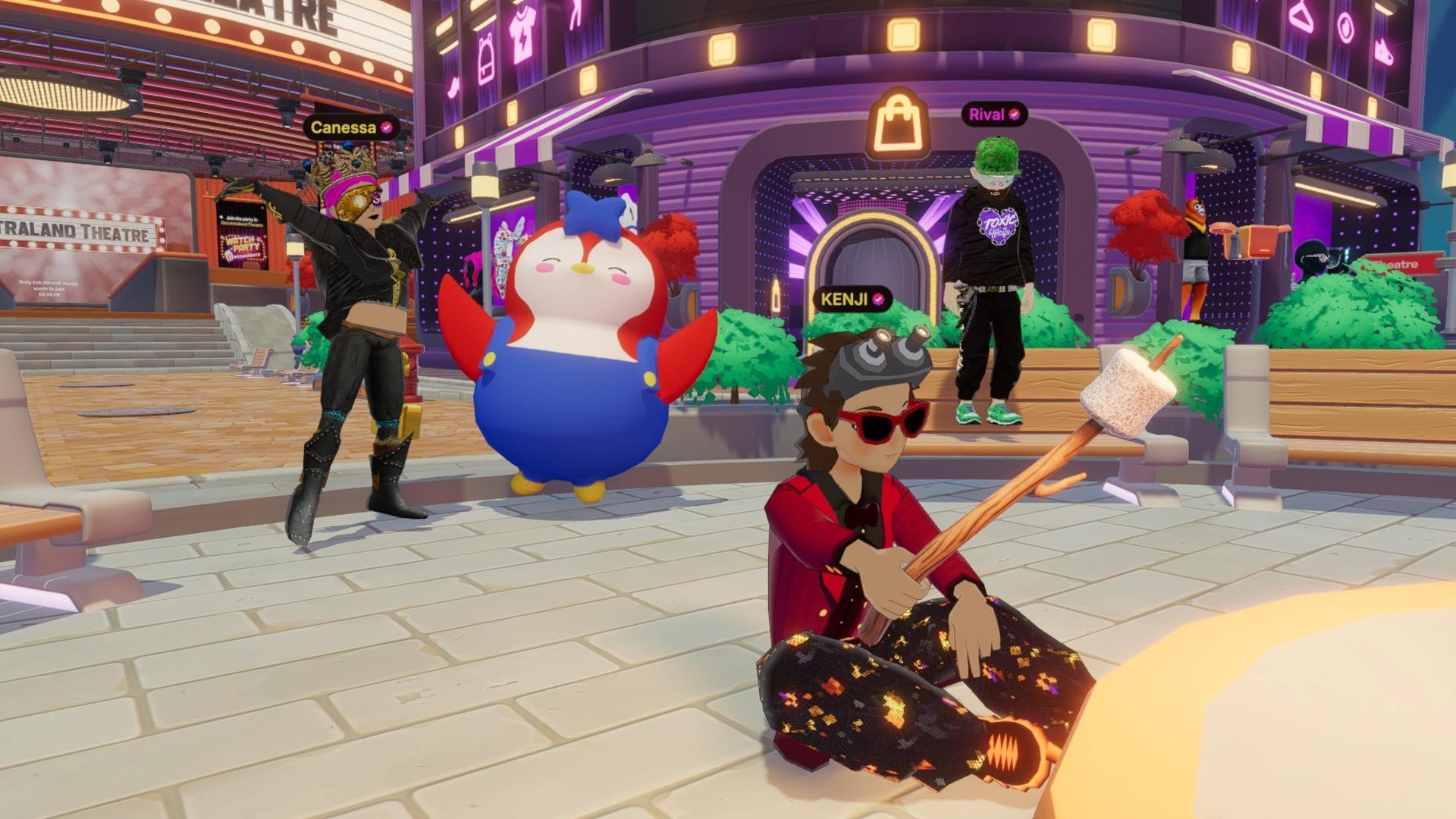Select the Canessa player name tag
This screenshot has height=819, width=1456.
350,127
